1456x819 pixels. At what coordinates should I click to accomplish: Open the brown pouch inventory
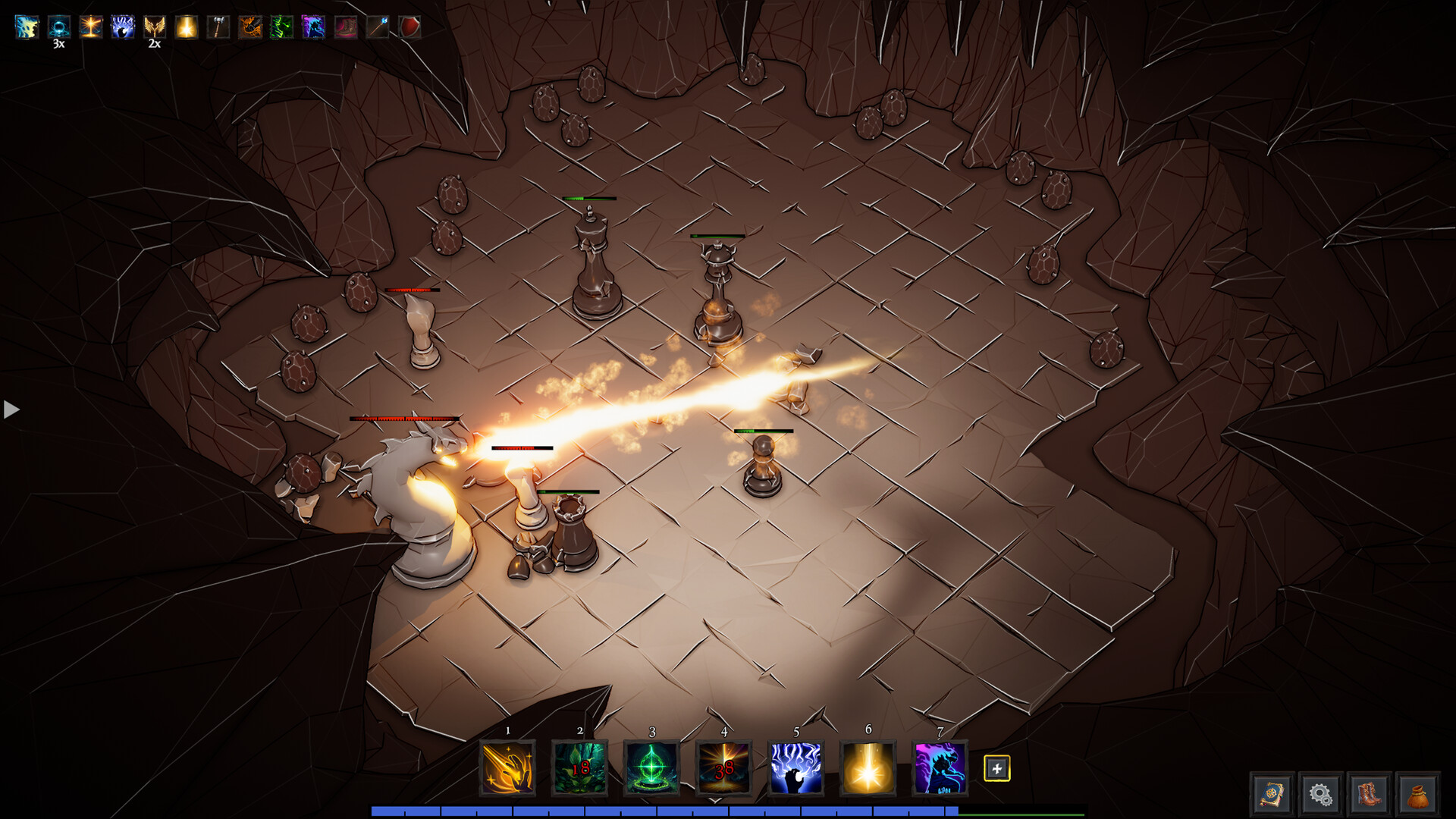pos(1417,795)
